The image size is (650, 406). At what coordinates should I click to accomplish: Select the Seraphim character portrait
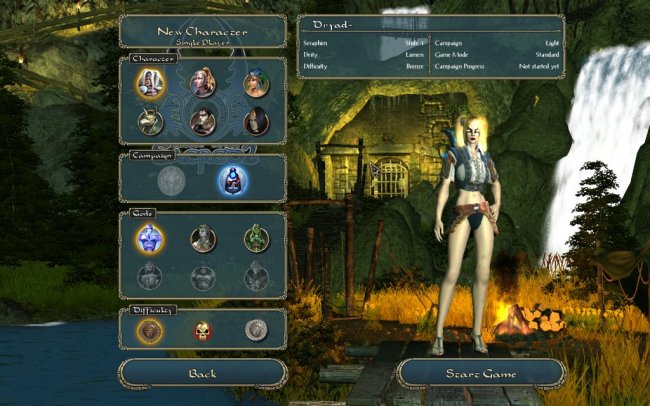[x=151, y=84]
